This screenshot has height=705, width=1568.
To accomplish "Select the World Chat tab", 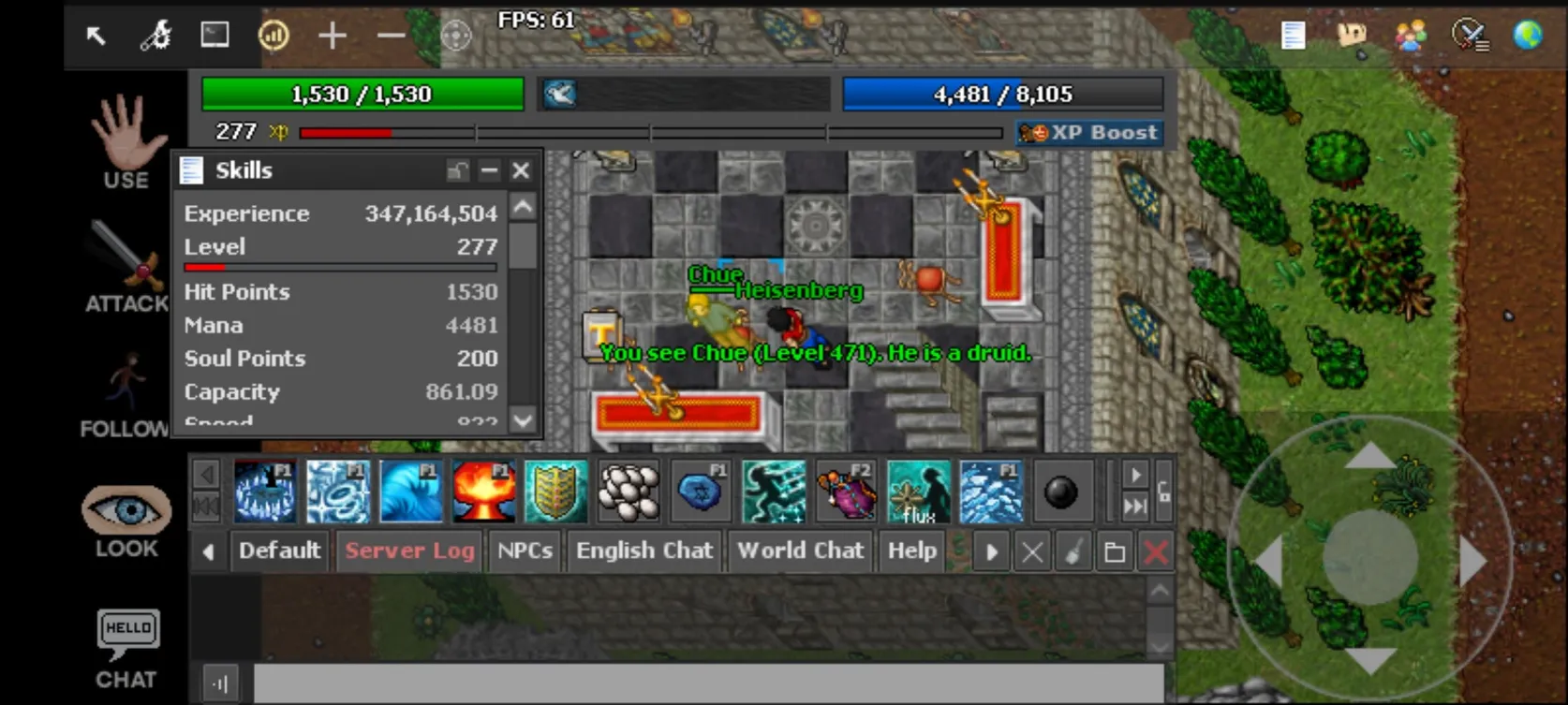I will 800,551.
